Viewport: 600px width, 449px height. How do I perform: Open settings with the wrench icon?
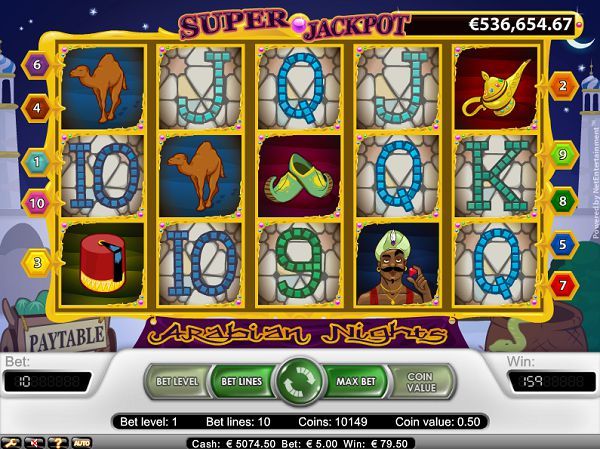[11, 441]
